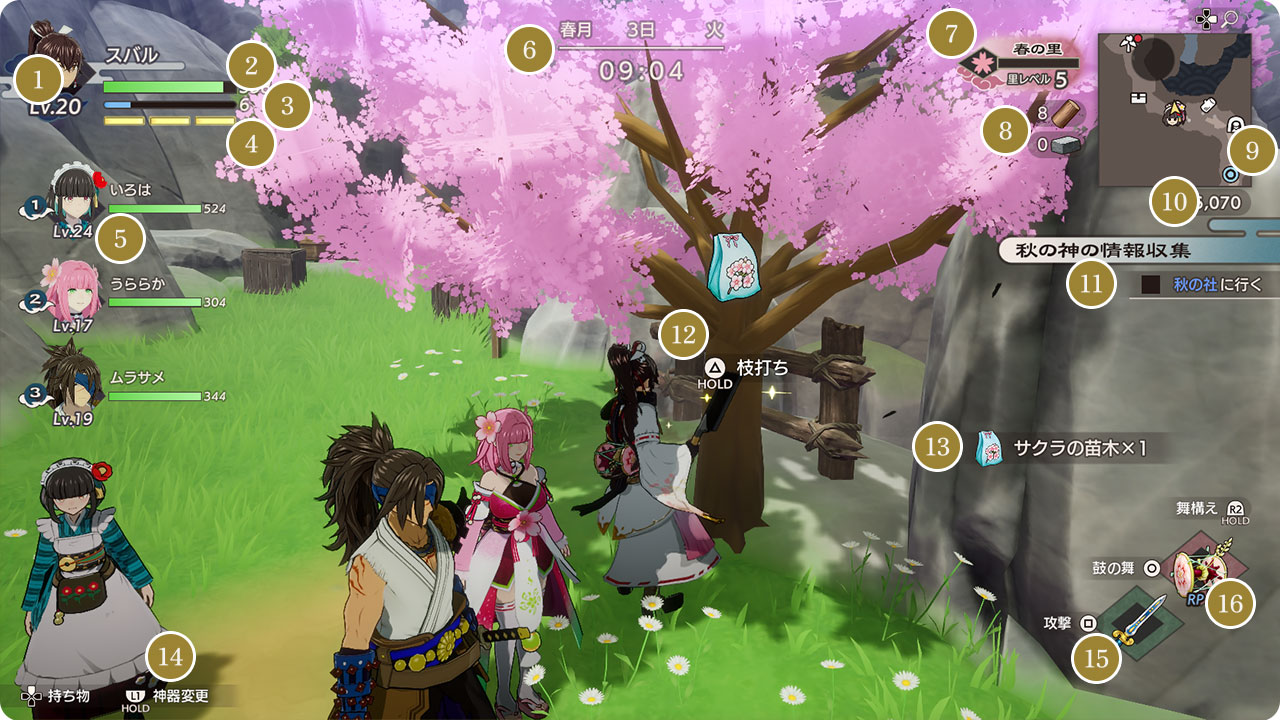1280x720 pixels.
Task: Click the サクラの苗木 item pickup notification
Action: click(1060, 448)
